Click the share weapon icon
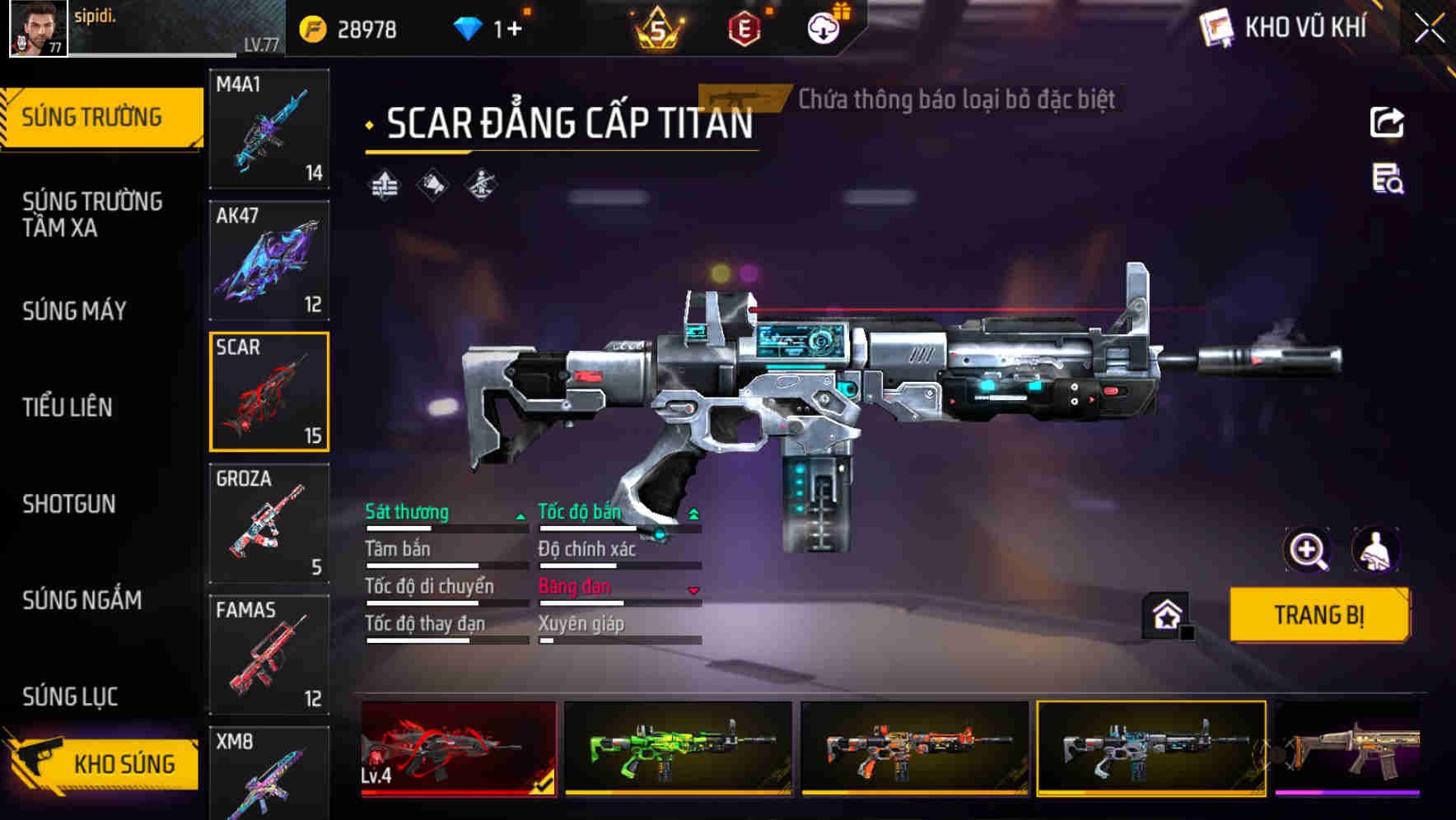 (1386, 122)
